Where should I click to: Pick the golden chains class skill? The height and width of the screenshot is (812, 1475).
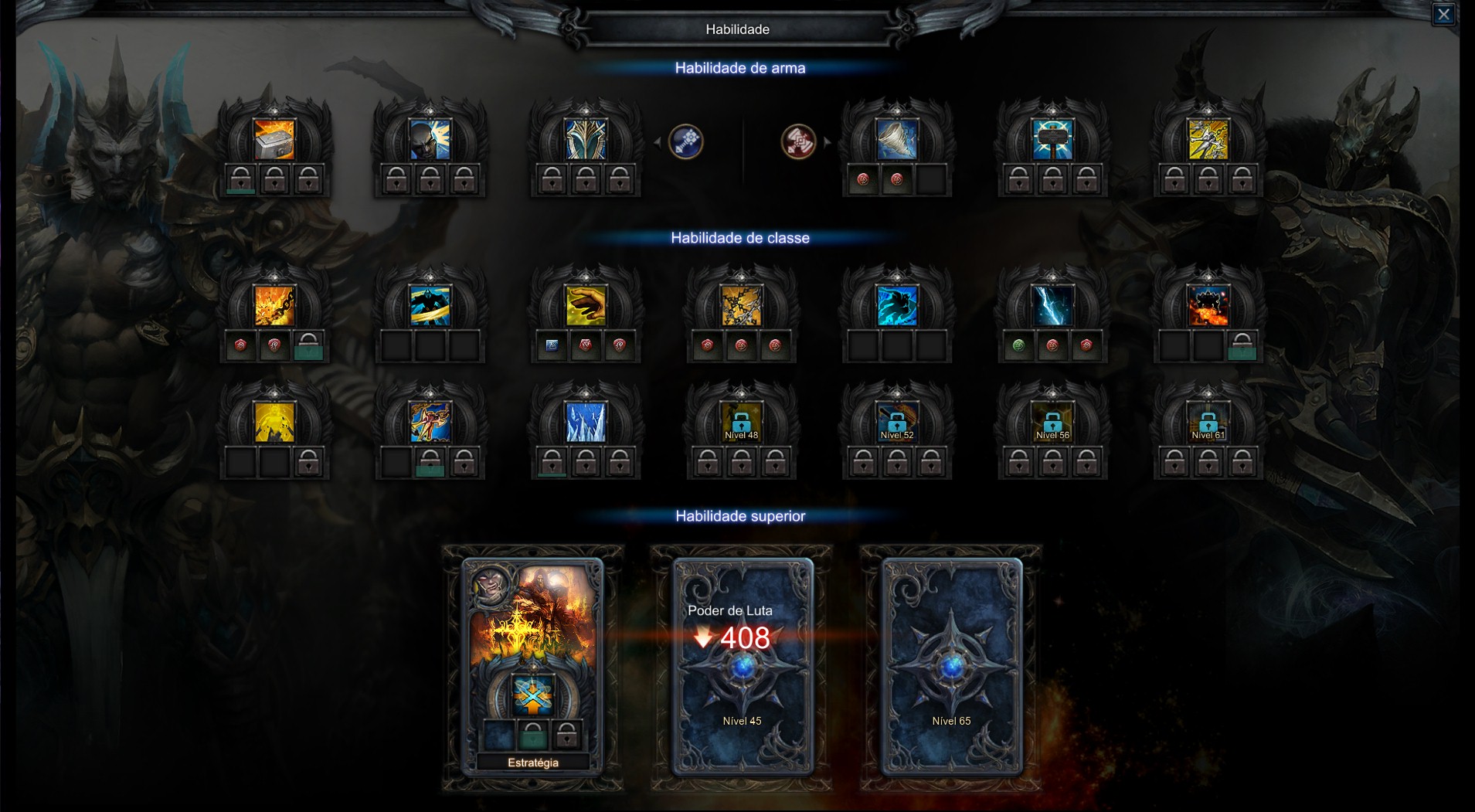[741, 306]
